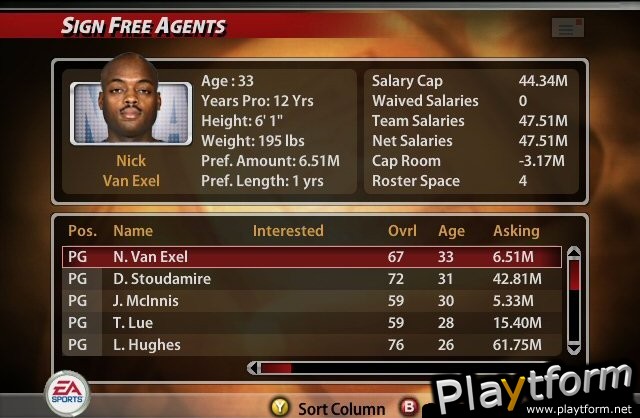
Task: Select the N. Van Exel free agent row
Action: click(x=310, y=257)
